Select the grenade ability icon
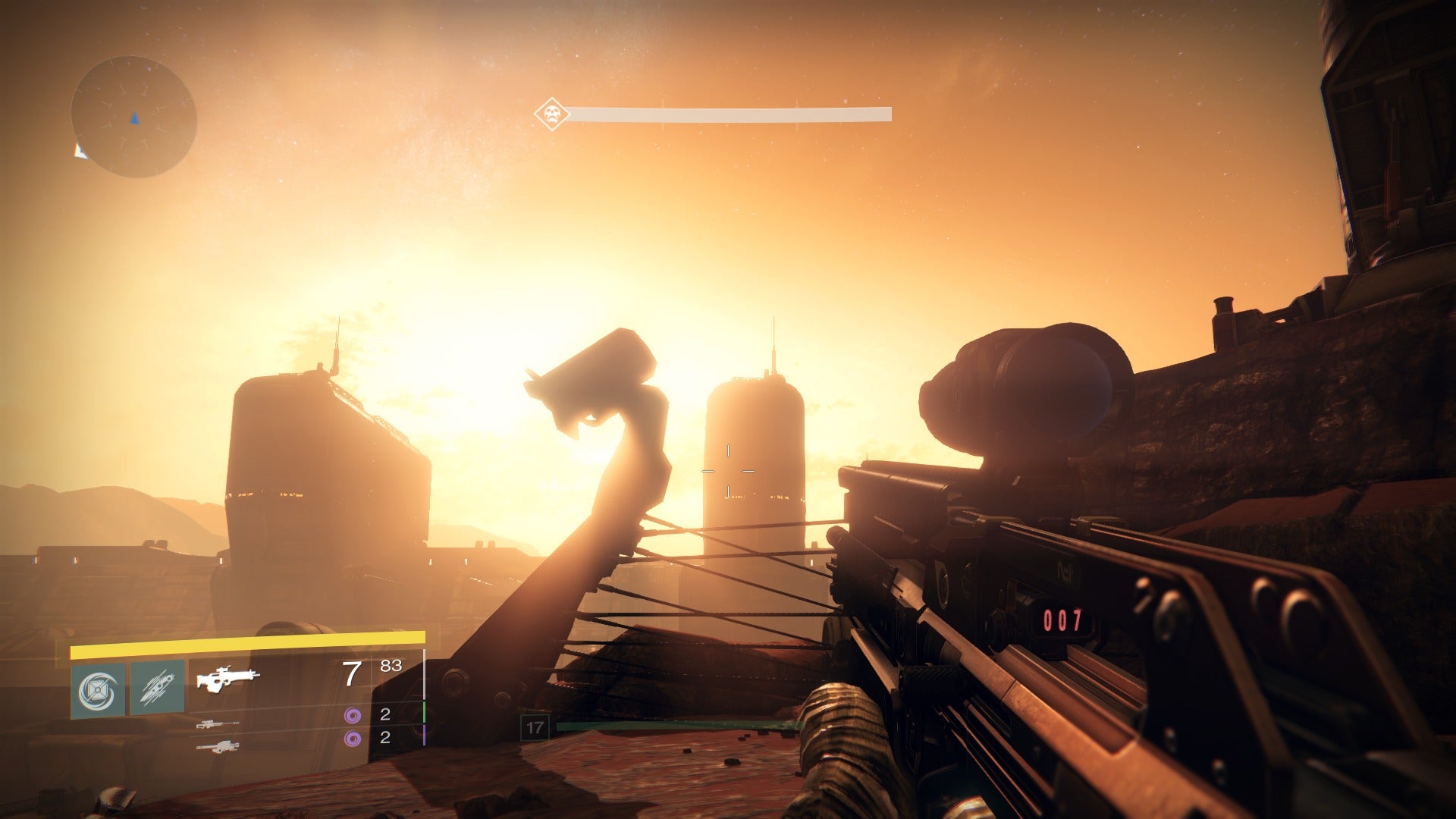The height and width of the screenshot is (819, 1456). click(x=99, y=690)
